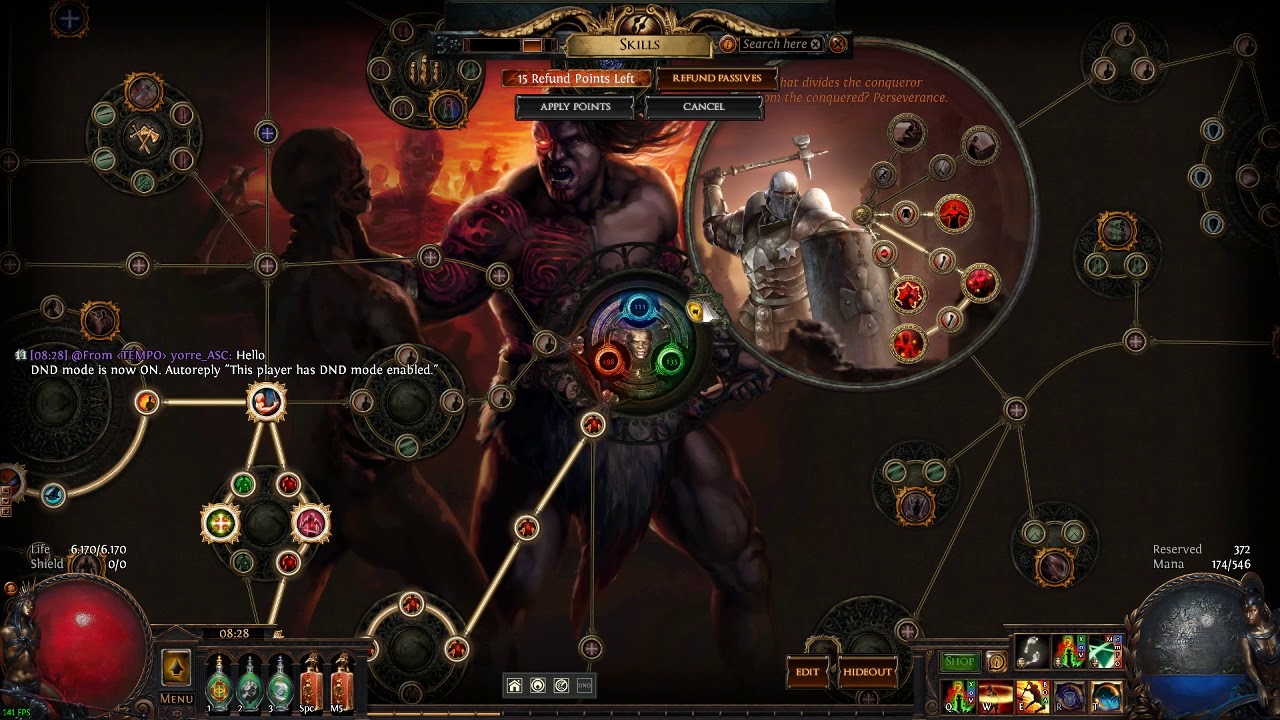
Task: Click the Edit hideout button
Action: pos(808,672)
